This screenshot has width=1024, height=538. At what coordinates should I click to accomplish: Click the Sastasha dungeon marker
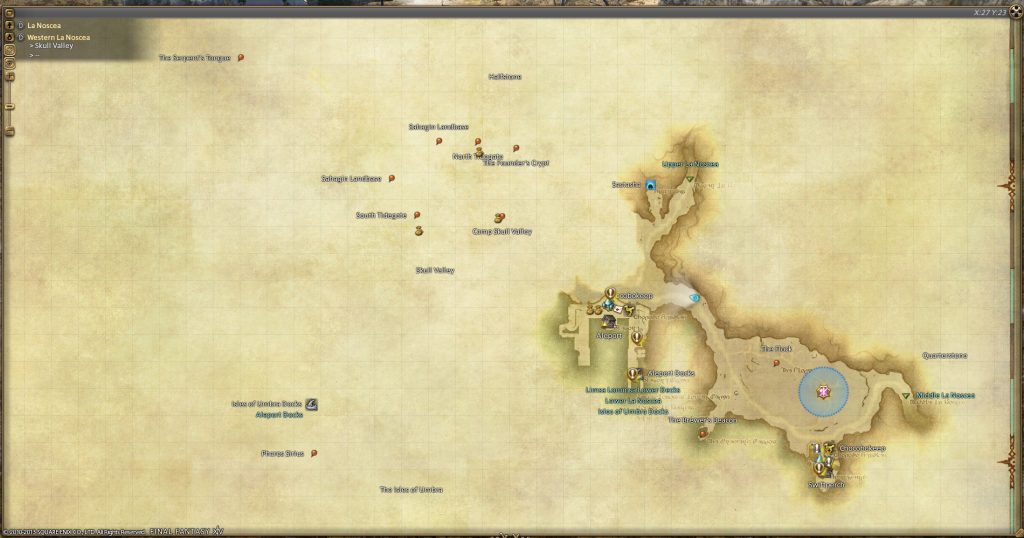[650, 185]
